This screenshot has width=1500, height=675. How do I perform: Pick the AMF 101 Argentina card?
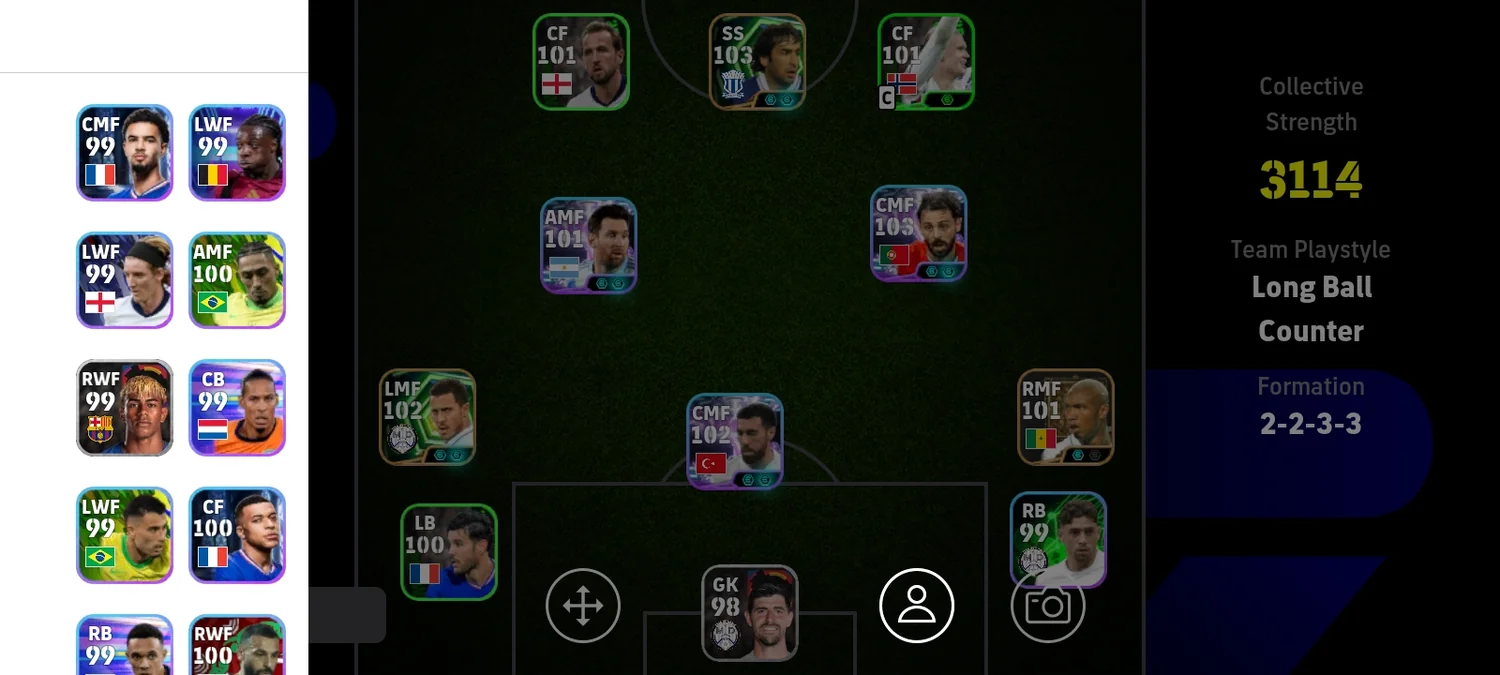click(589, 245)
